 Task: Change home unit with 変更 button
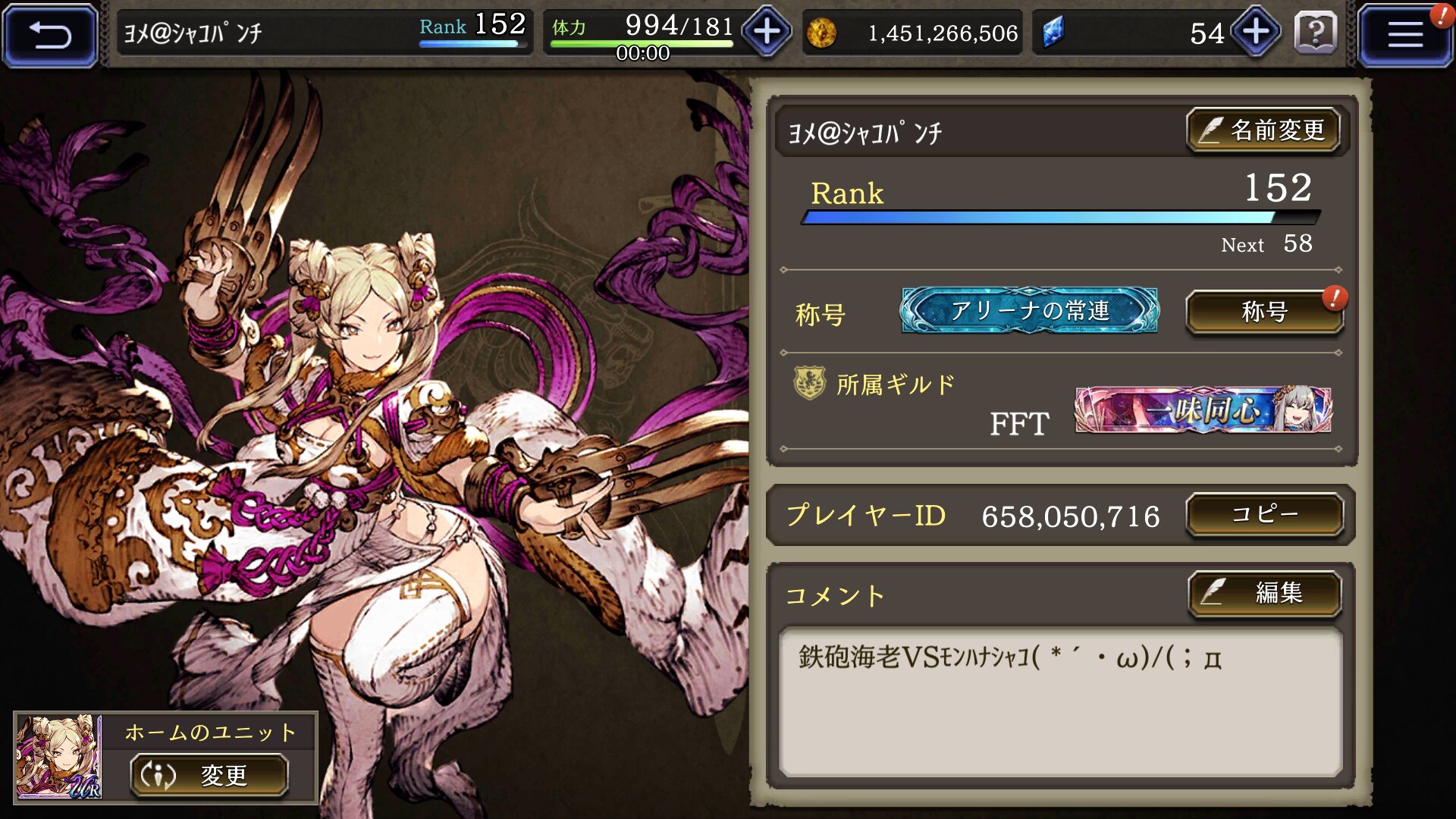pyautogui.click(x=209, y=775)
